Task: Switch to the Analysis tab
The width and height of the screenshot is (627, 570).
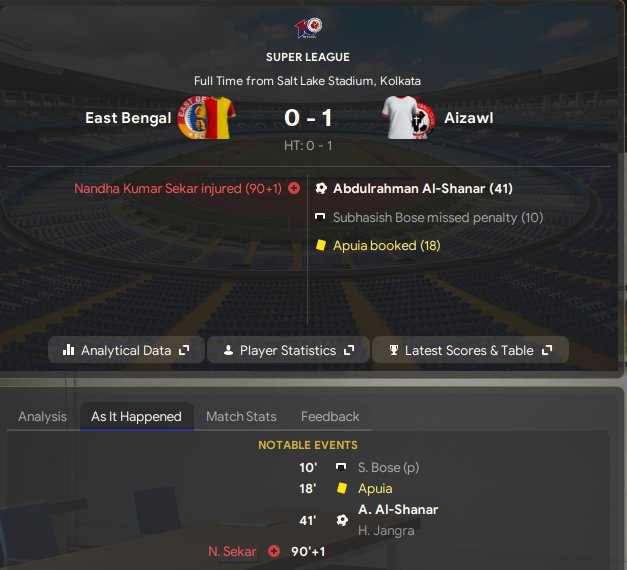Action: click(42, 416)
